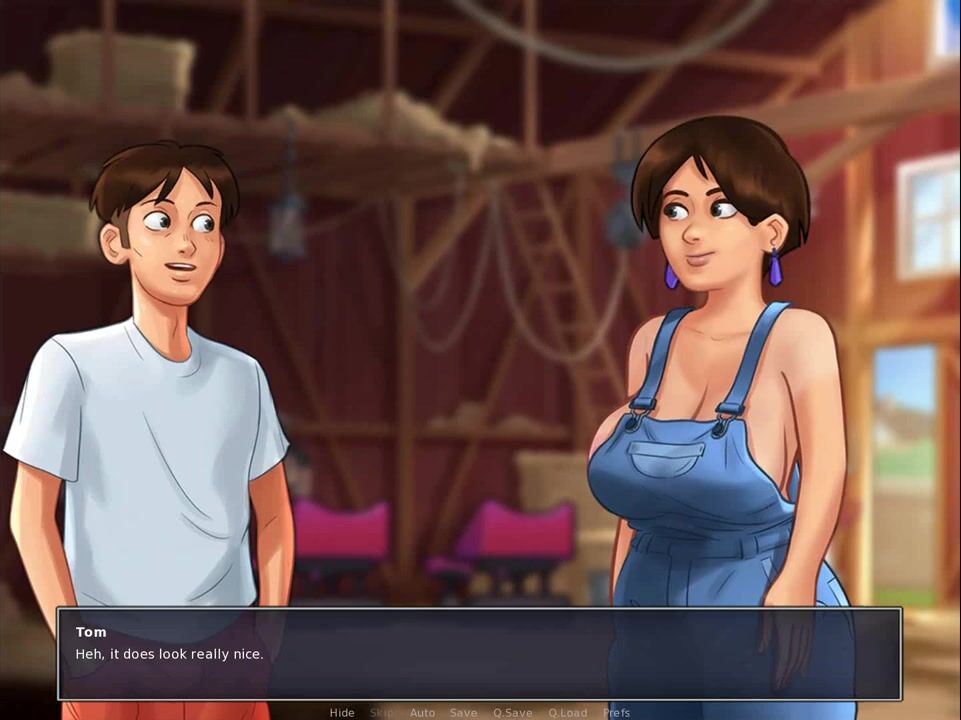Quick save with Q.Save

pyautogui.click(x=512, y=713)
